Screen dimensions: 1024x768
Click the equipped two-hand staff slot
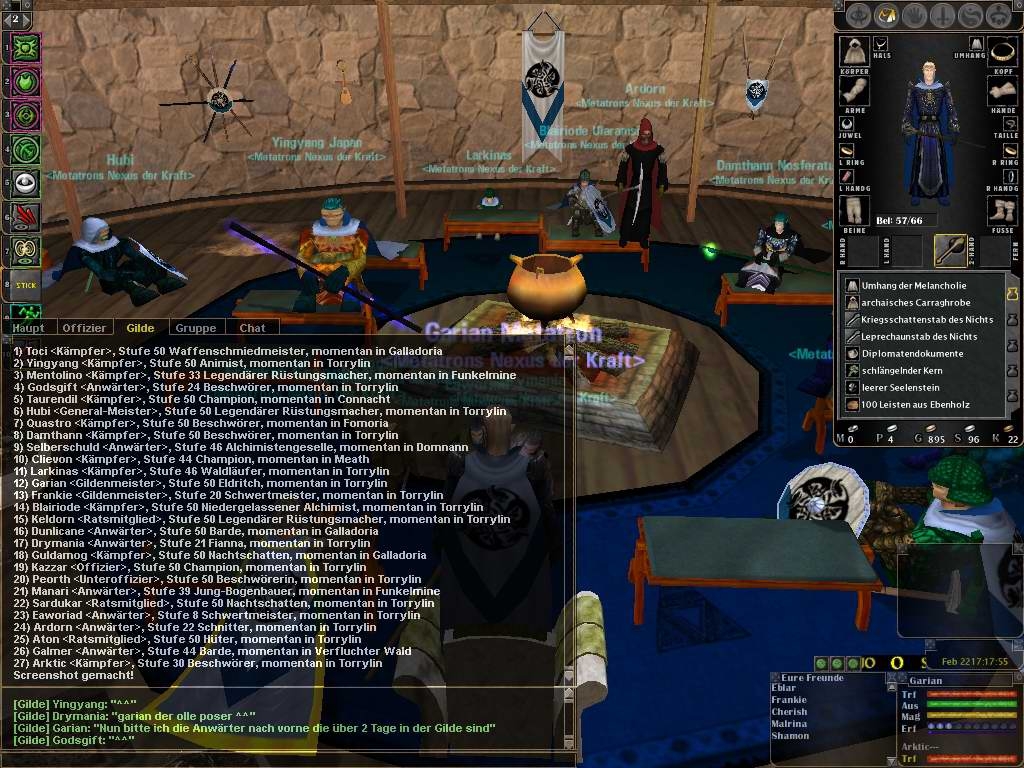coord(950,249)
